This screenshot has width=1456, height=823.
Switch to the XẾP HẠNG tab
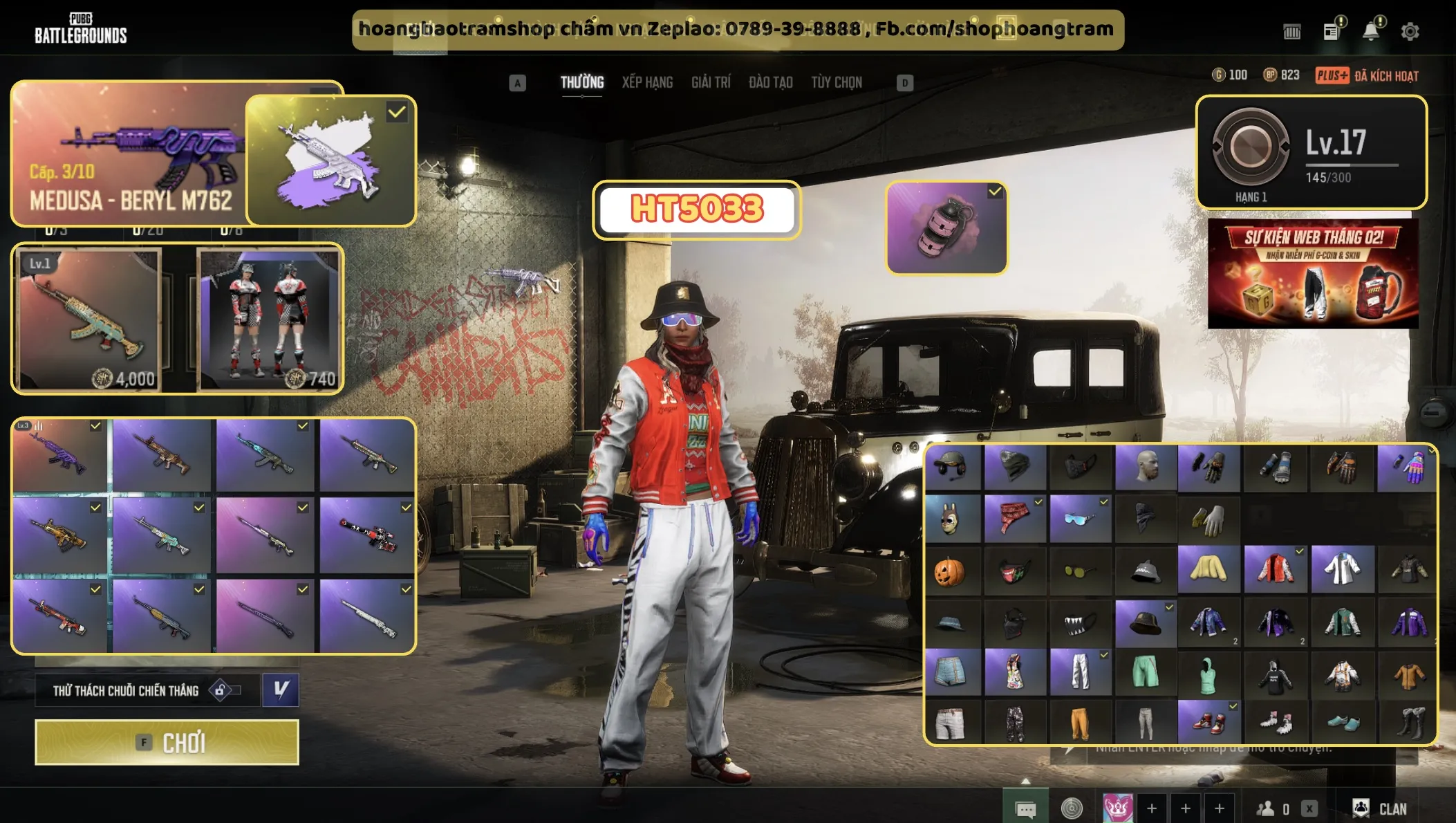click(x=647, y=82)
